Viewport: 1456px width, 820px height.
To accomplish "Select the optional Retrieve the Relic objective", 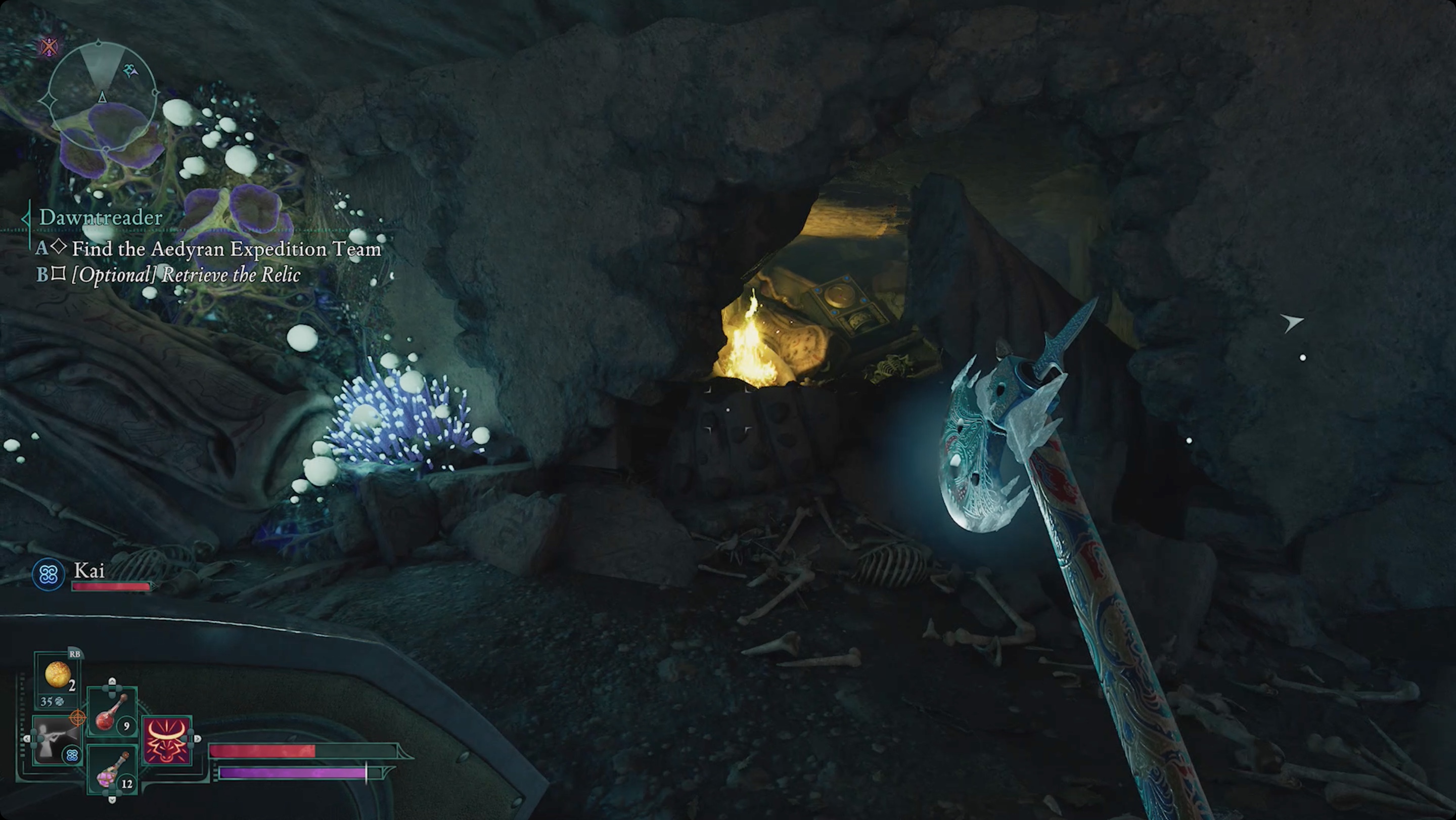I will point(186,275).
